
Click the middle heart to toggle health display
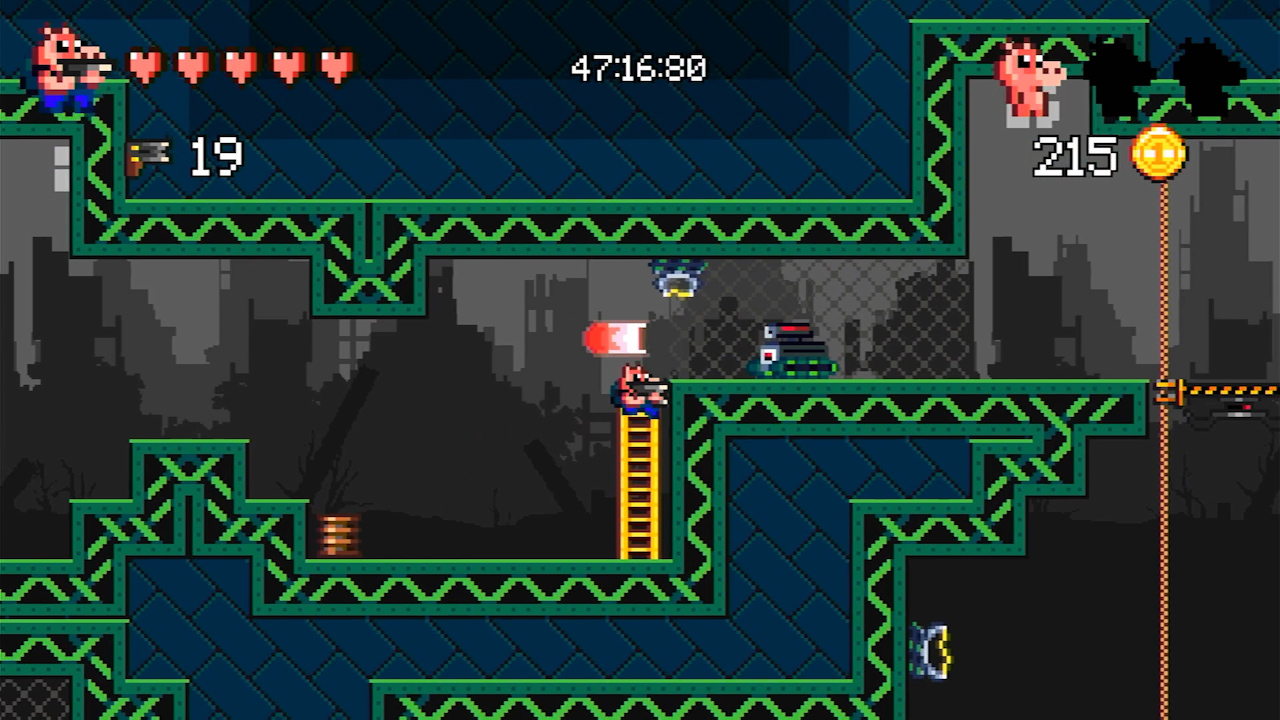click(238, 65)
